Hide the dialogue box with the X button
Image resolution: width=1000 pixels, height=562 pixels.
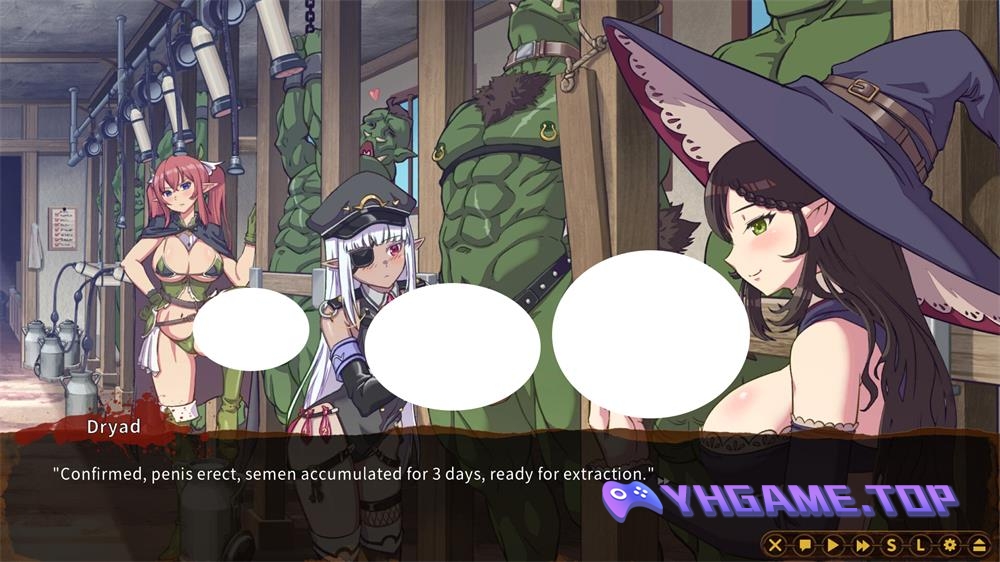coord(774,545)
